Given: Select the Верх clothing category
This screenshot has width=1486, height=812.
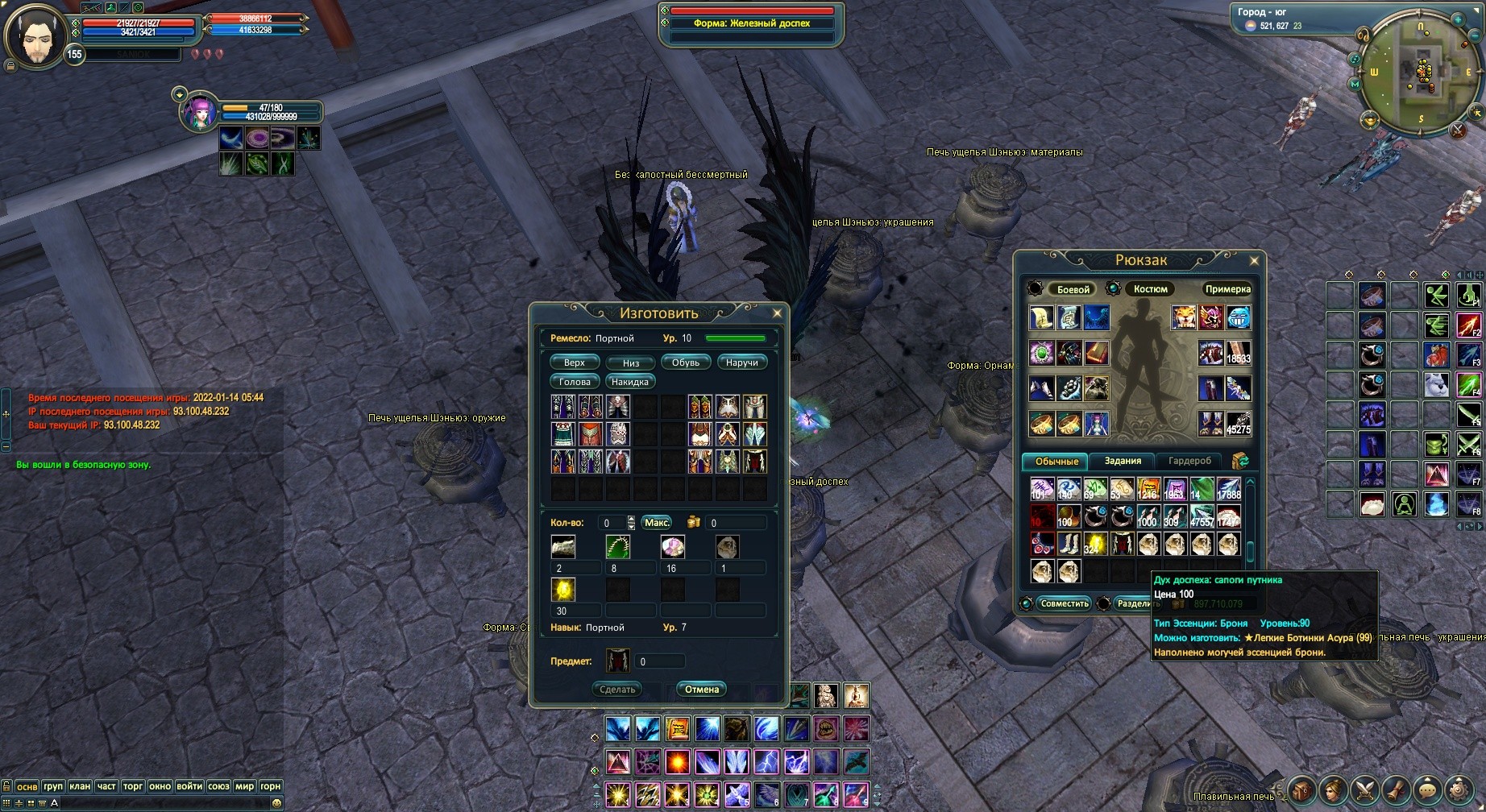Looking at the screenshot, I should (575, 362).
